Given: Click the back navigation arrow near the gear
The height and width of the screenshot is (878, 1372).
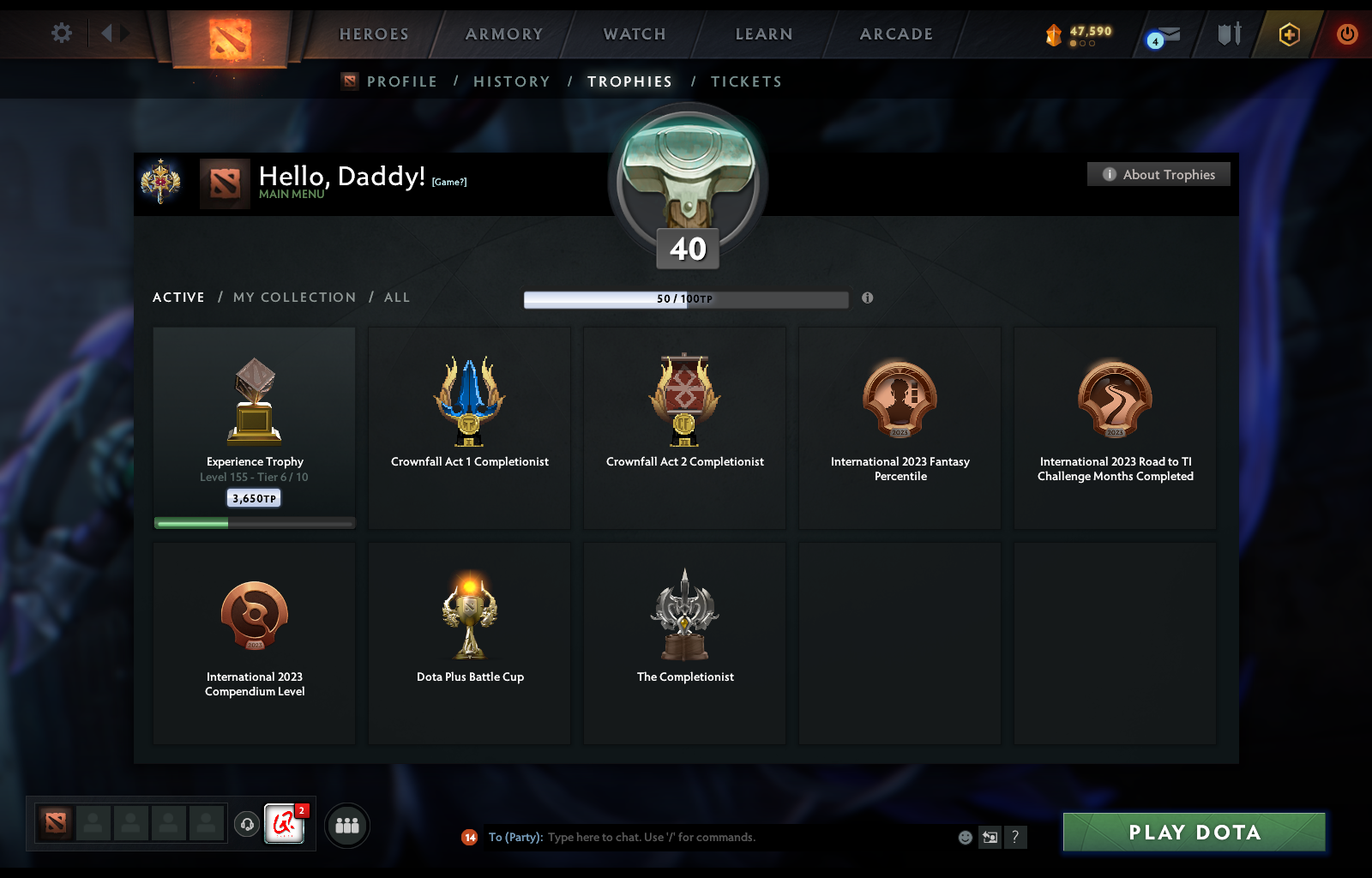Looking at the screenshot, I should 105,33.
